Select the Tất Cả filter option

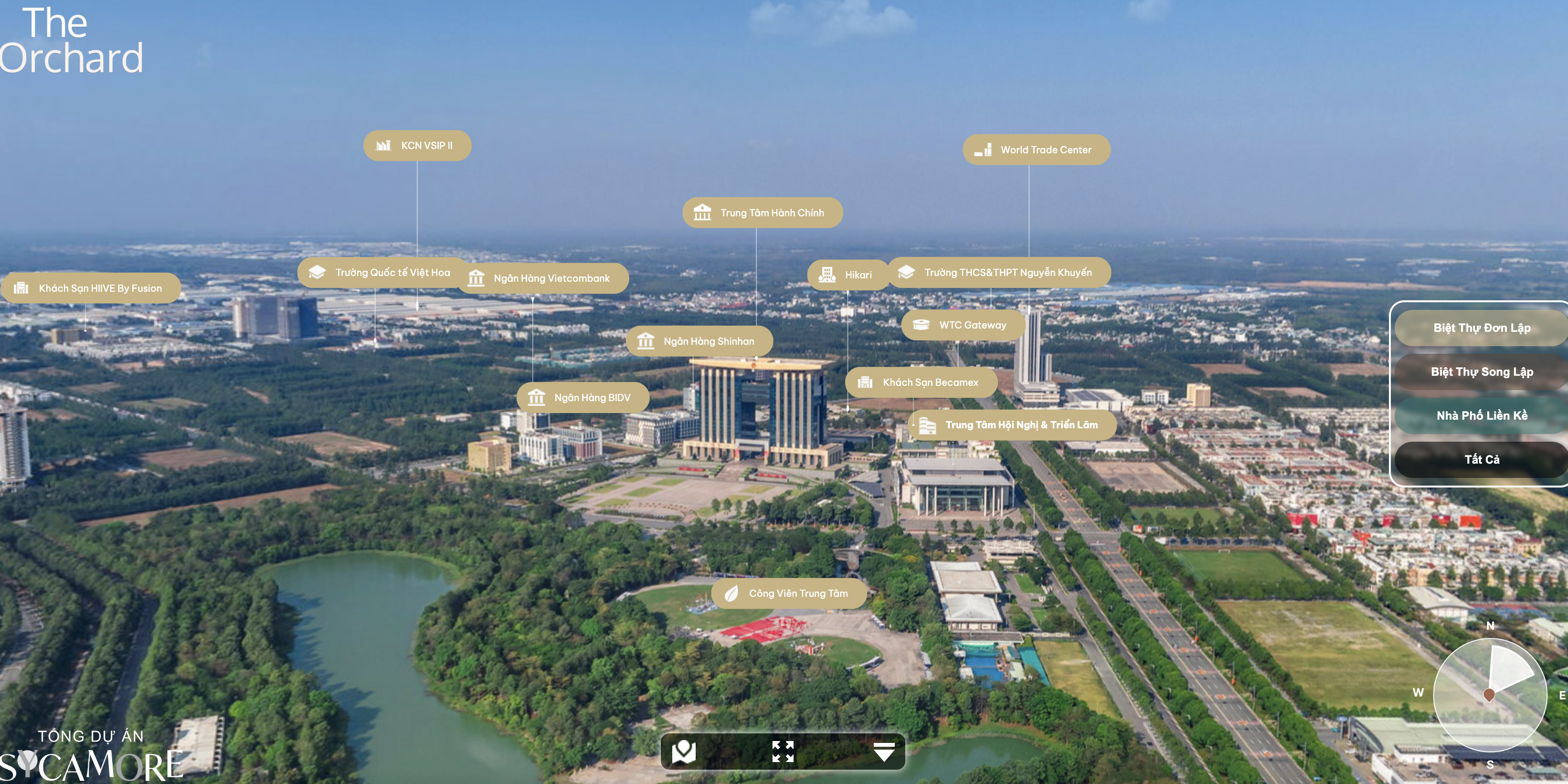coord(1481,460)
